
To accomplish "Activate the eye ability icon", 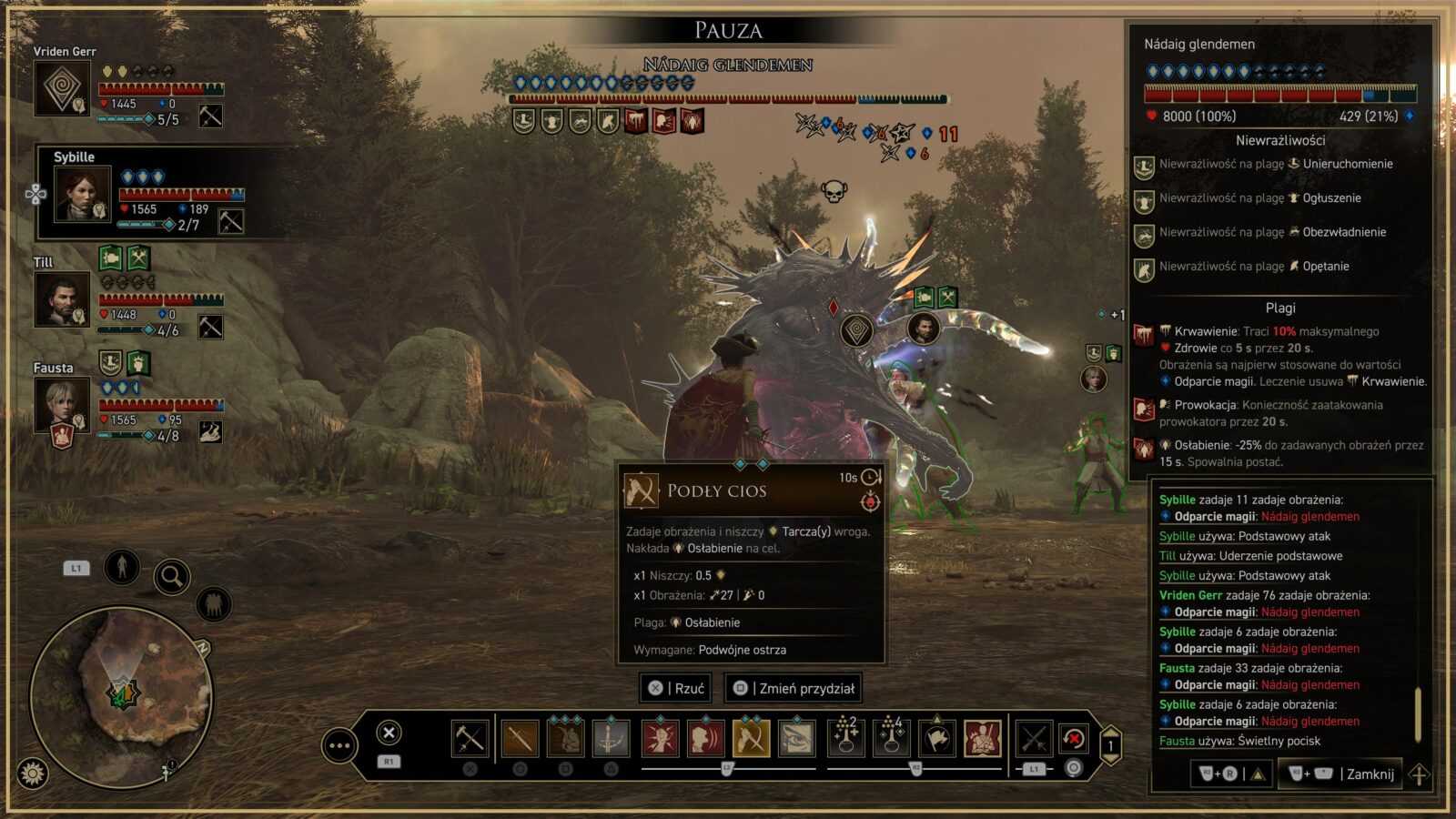I will [x=796, y=739].
